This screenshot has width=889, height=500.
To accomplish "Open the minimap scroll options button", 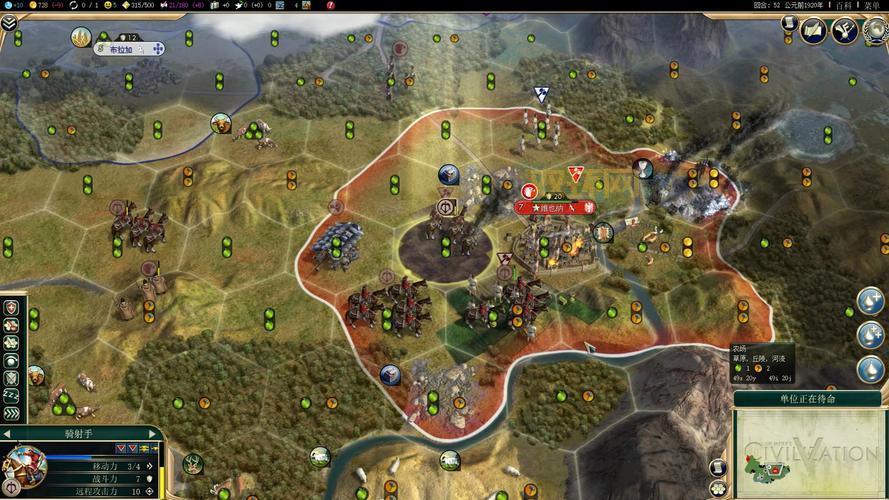I will [717, 467].
